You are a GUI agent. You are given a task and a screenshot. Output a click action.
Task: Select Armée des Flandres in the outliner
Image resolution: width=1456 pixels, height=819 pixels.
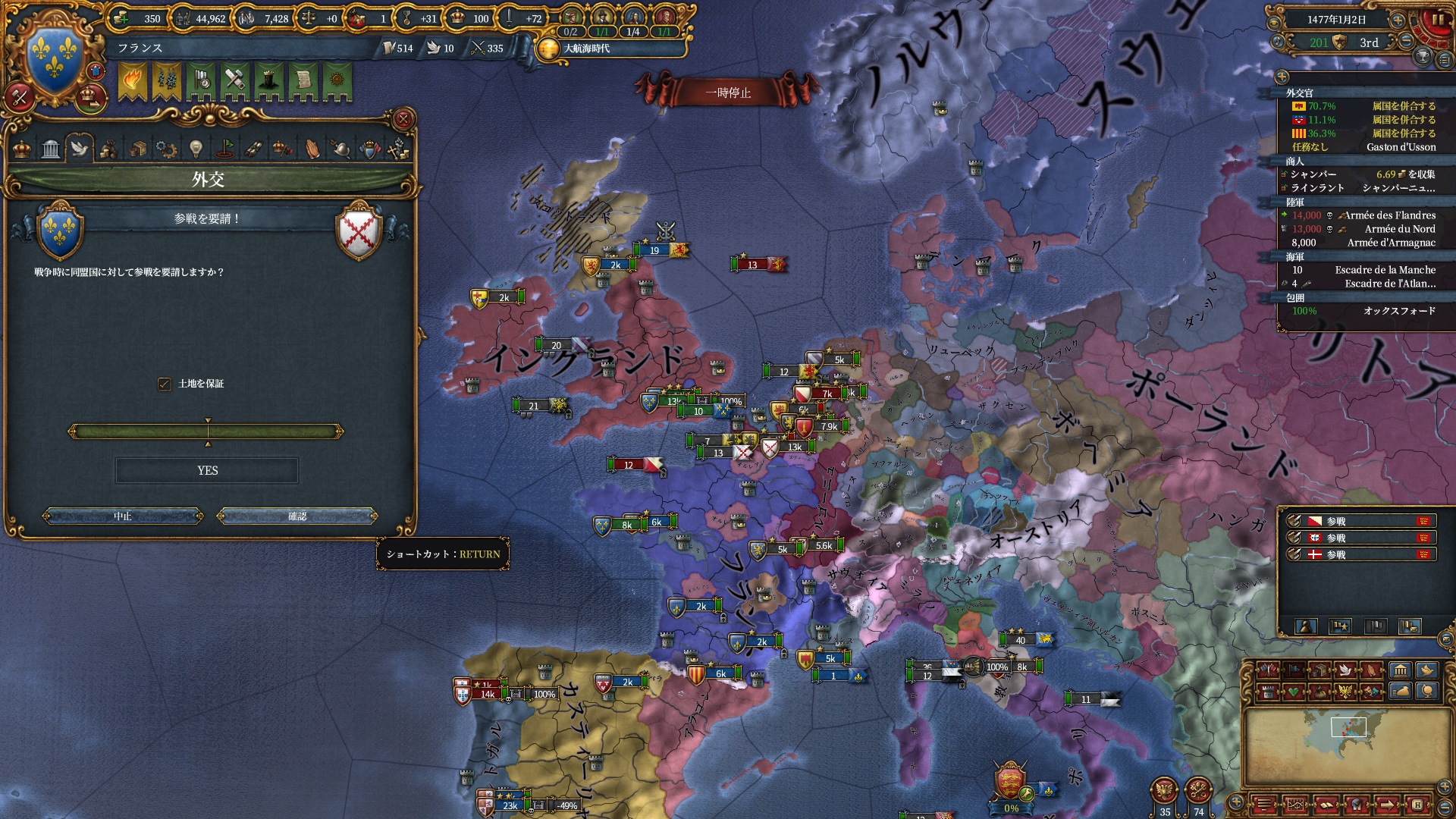click(1389, 215)
